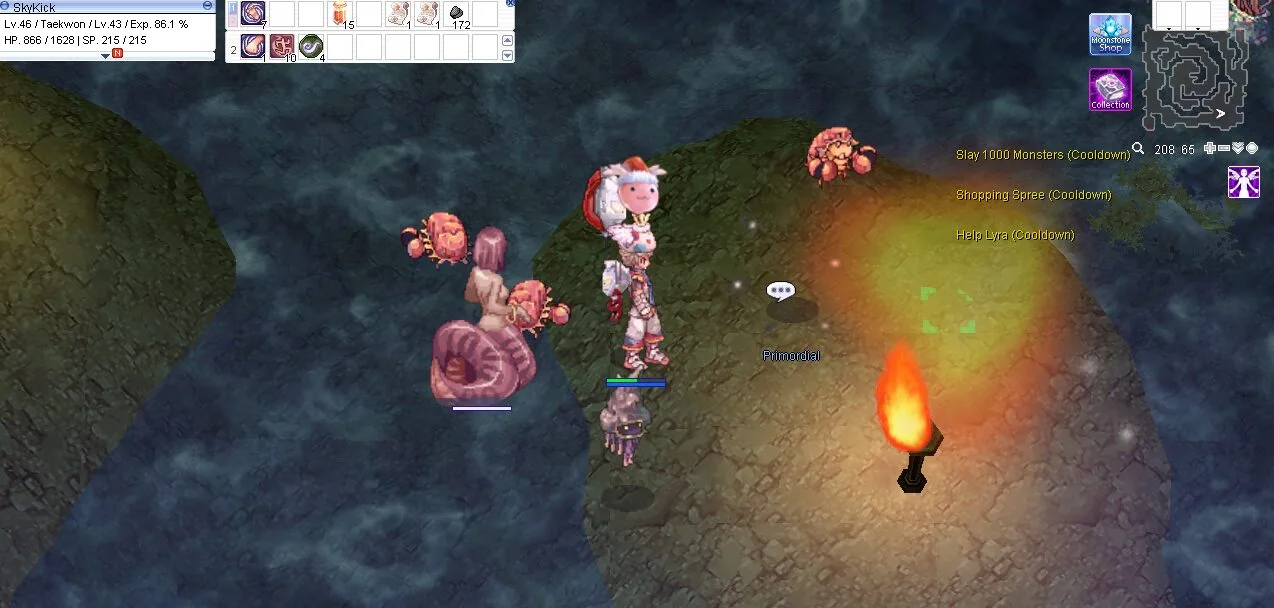Open the Moonstone Shop
The height and width of the screenshot is (608, 1274).
coord(1110,34)
